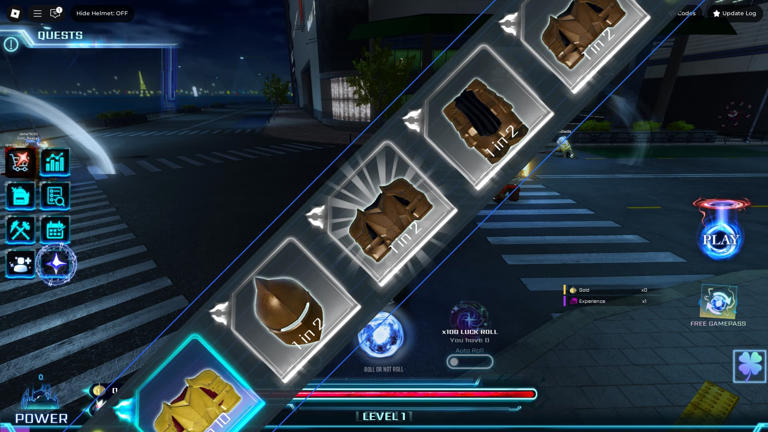Select the glowing four-point star icon
Screen dimensions: 768x432
[x=56, y=264]
